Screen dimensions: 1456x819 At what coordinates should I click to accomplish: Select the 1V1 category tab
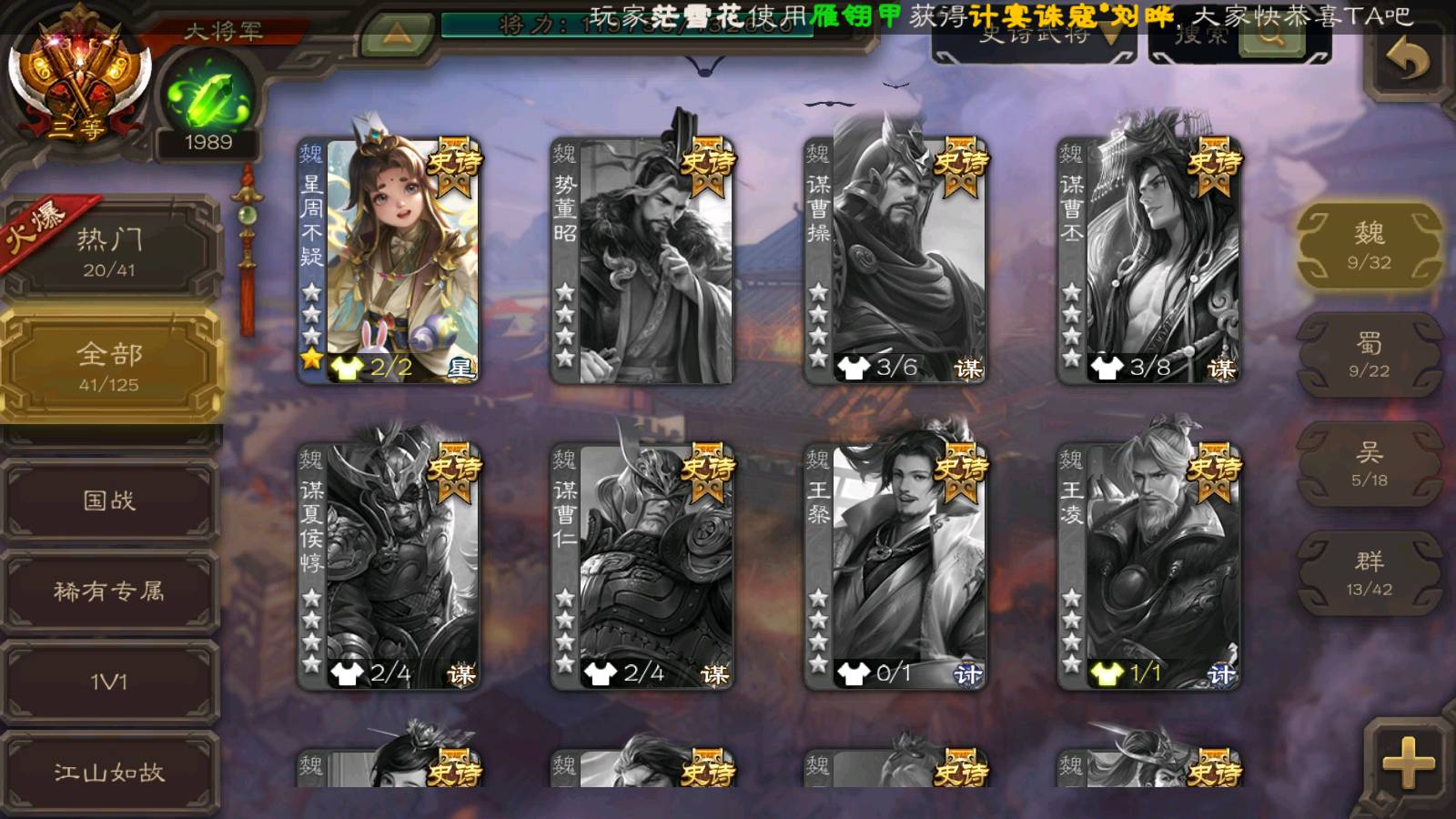[109, 682]
